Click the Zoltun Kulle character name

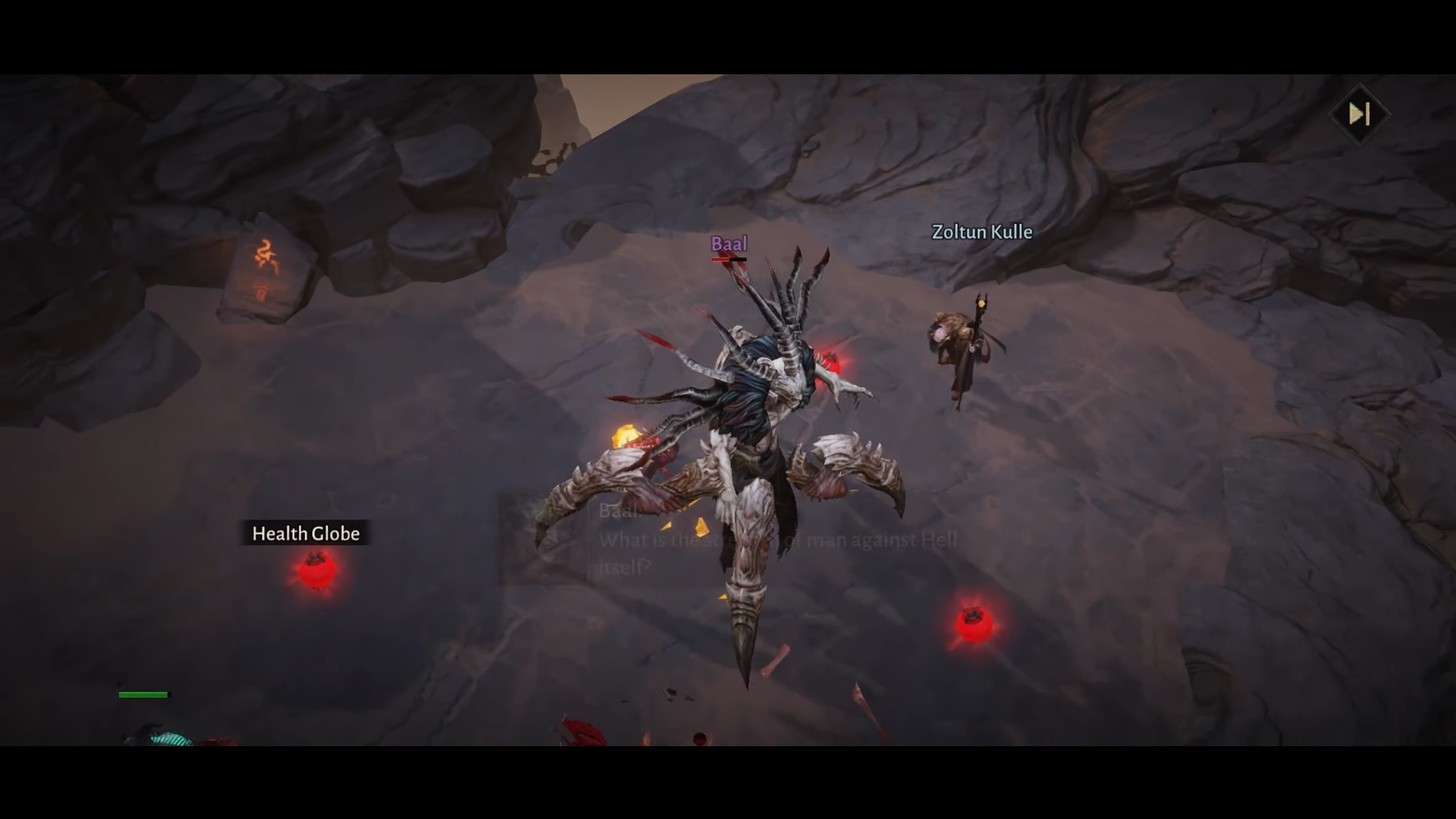click(981, 232)
